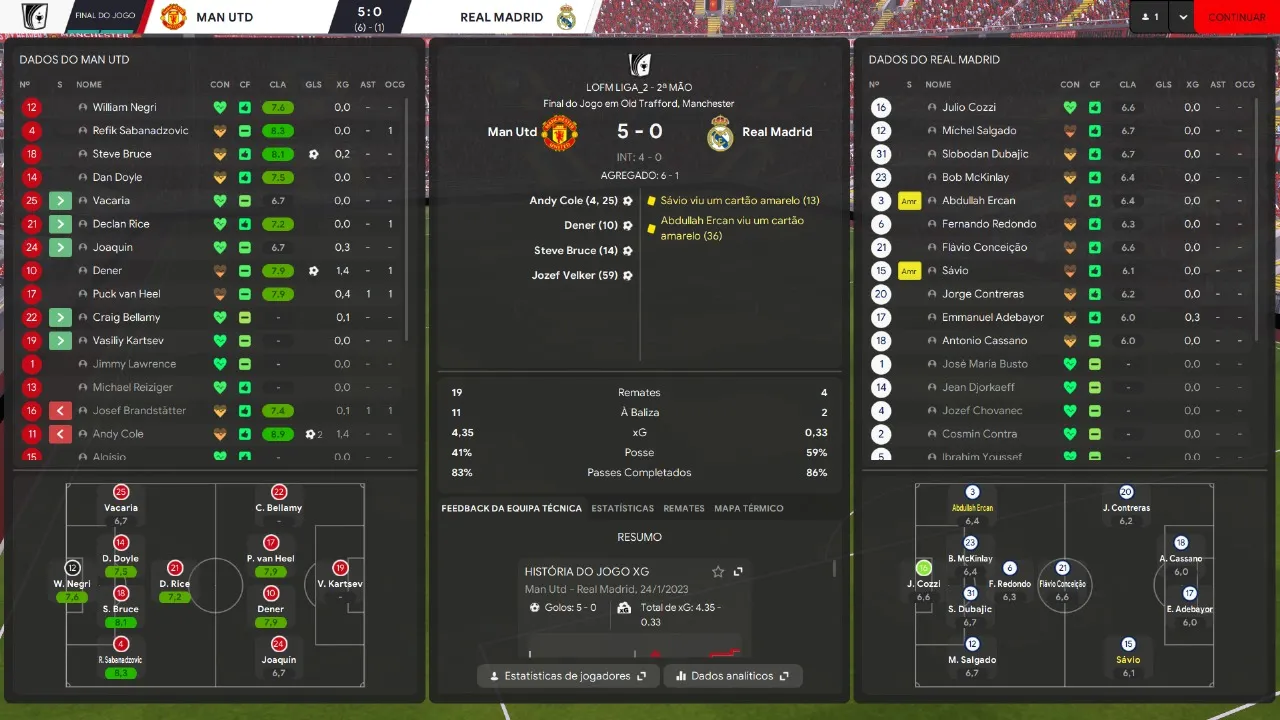This screenshot has height=720, width=1280.
Task: Favorite the História do Jogo xG card
Action: (x=718, y=572)
